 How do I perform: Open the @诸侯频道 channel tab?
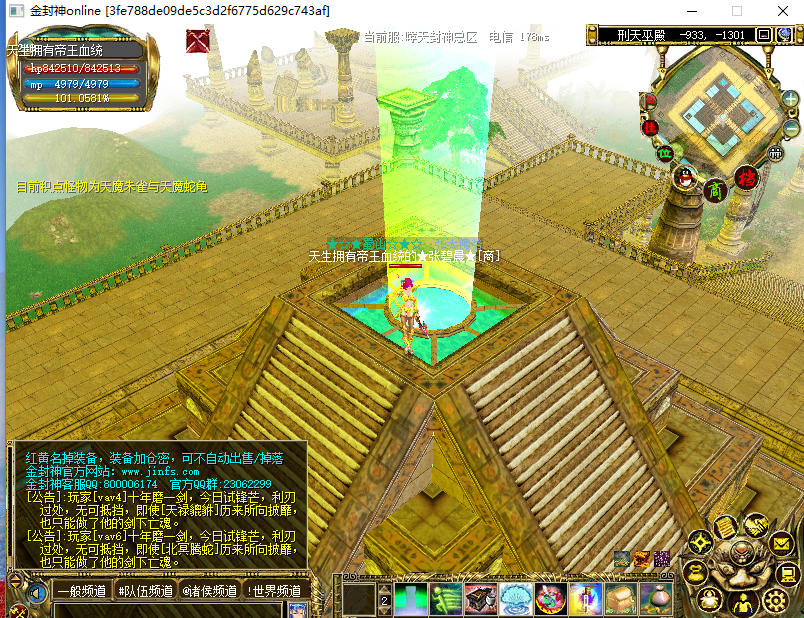tap(208, 591)
